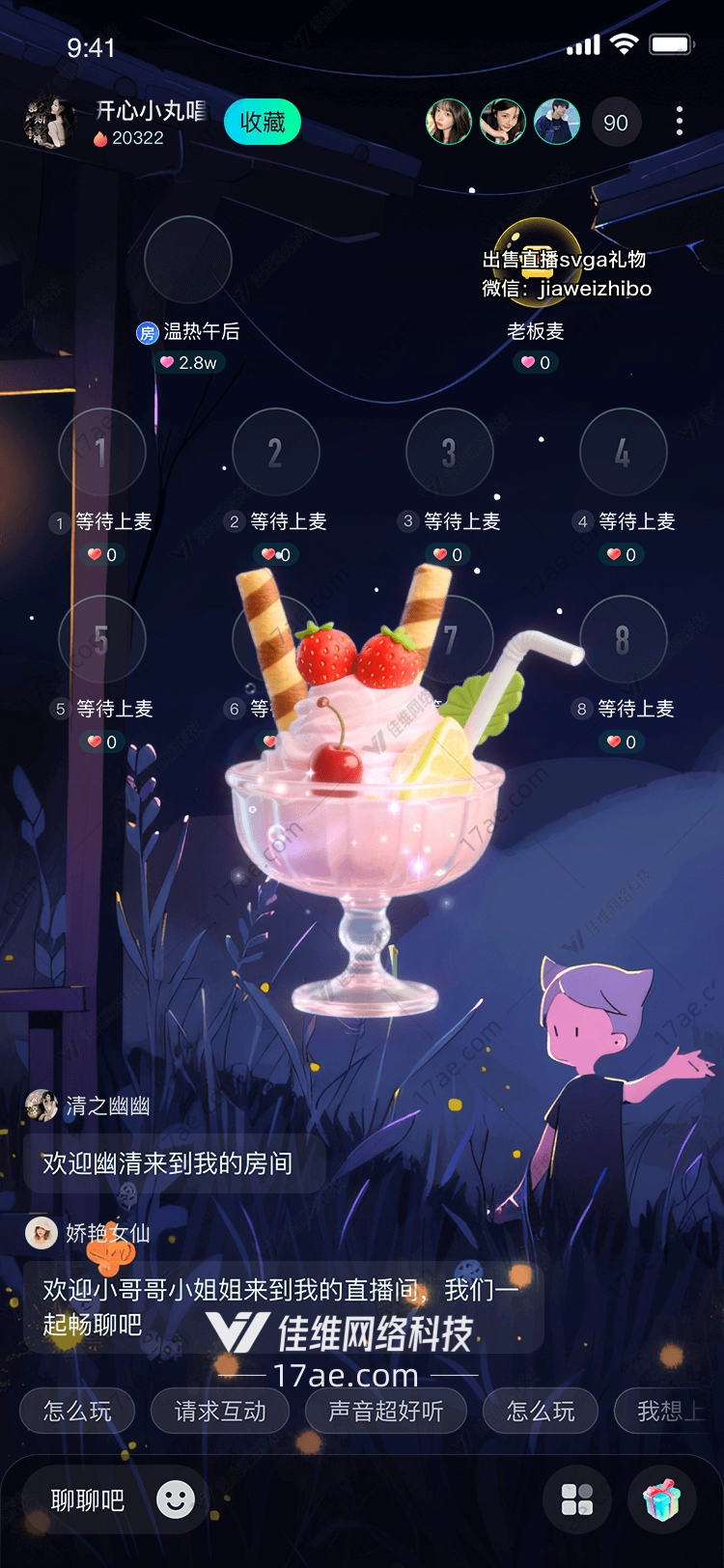Tap the 收藏 favorite button
This screenshot has height=1568, width=724.
click(x=263, y=123)
